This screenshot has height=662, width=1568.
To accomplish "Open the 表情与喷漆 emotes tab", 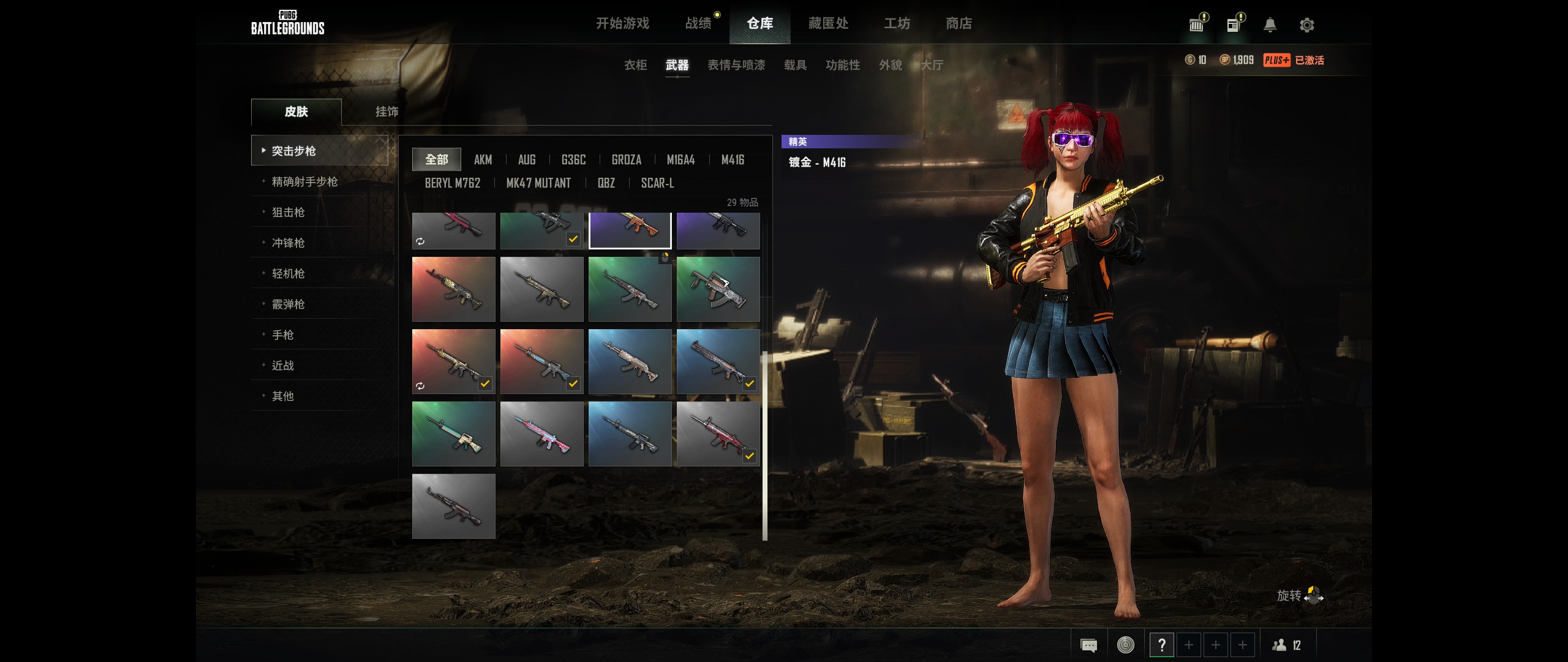I will coord(736,65).
